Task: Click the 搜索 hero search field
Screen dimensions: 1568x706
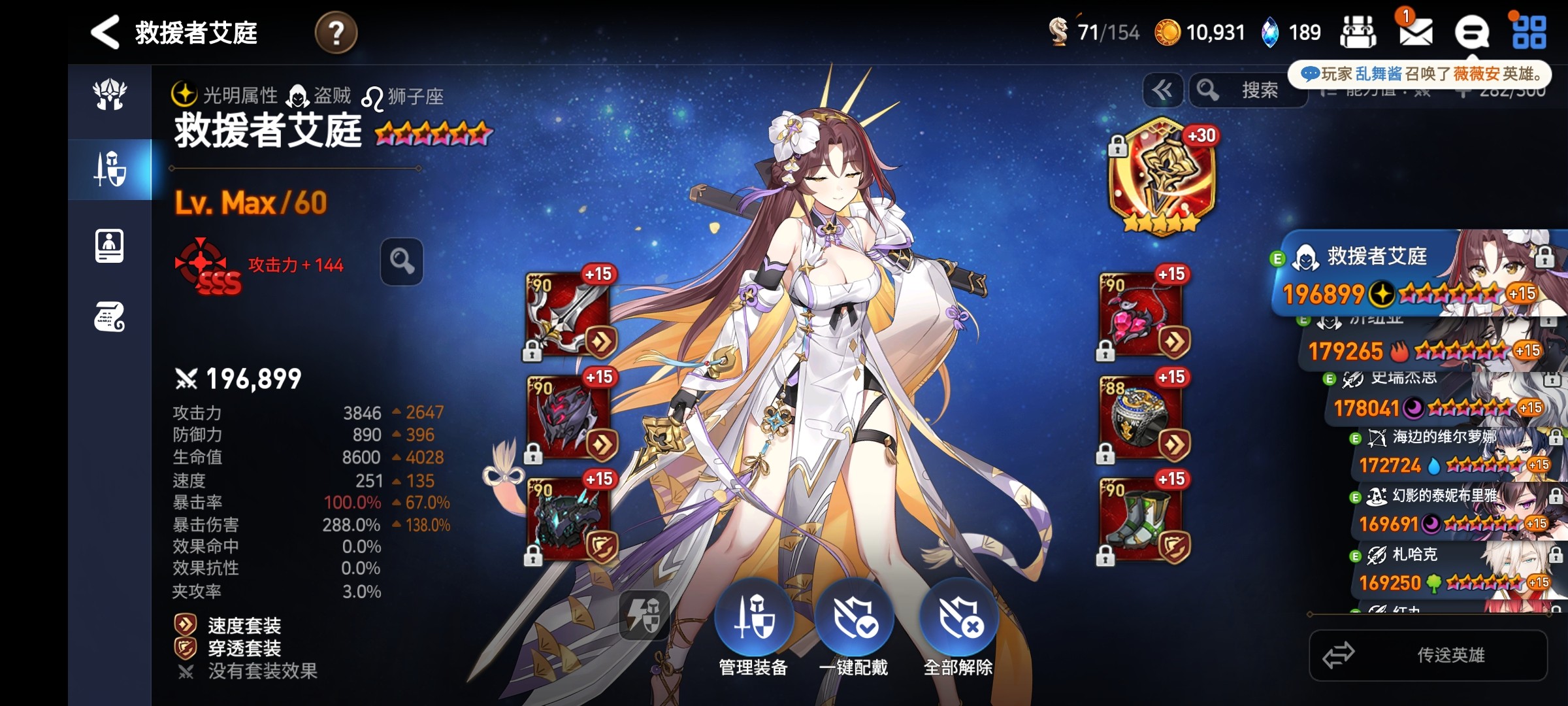Action: tap(1248, 90)
